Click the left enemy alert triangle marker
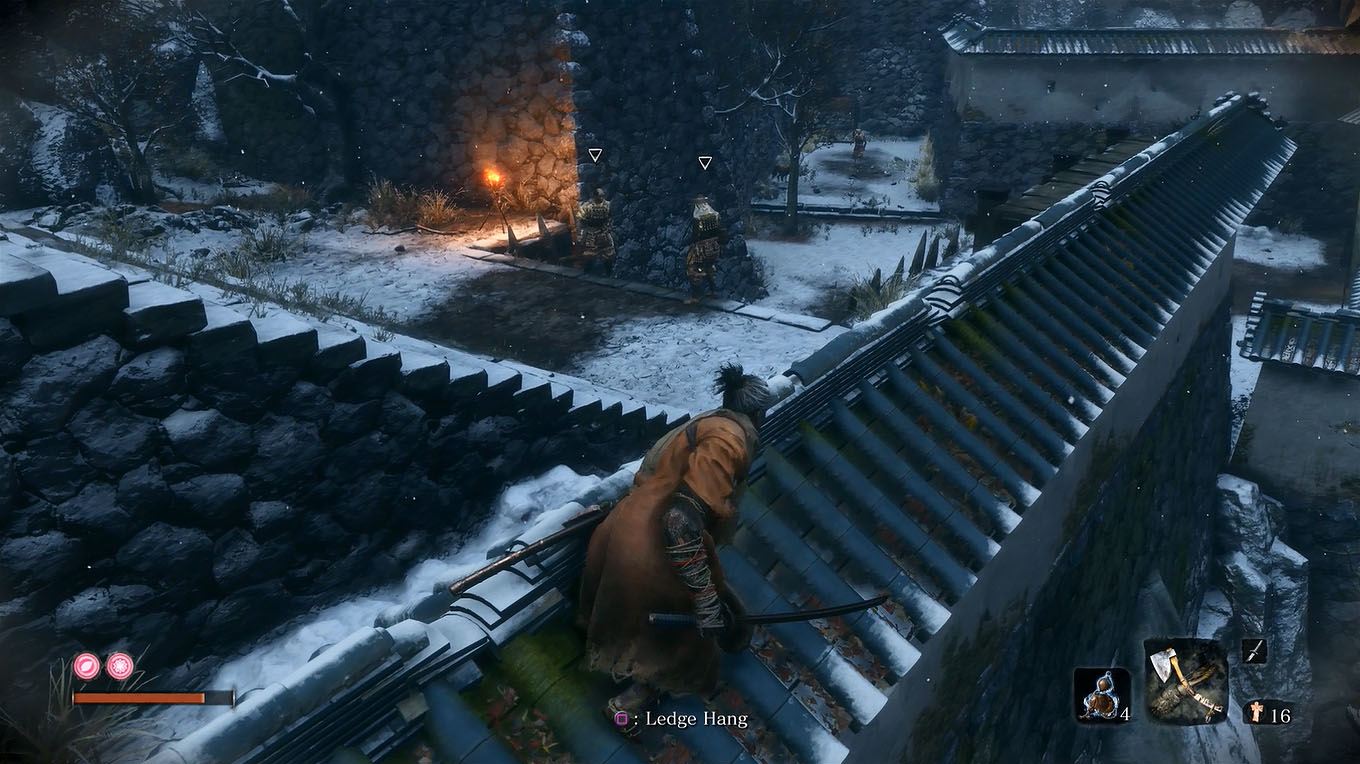1360x764 pixels. (x=596, y=155)
